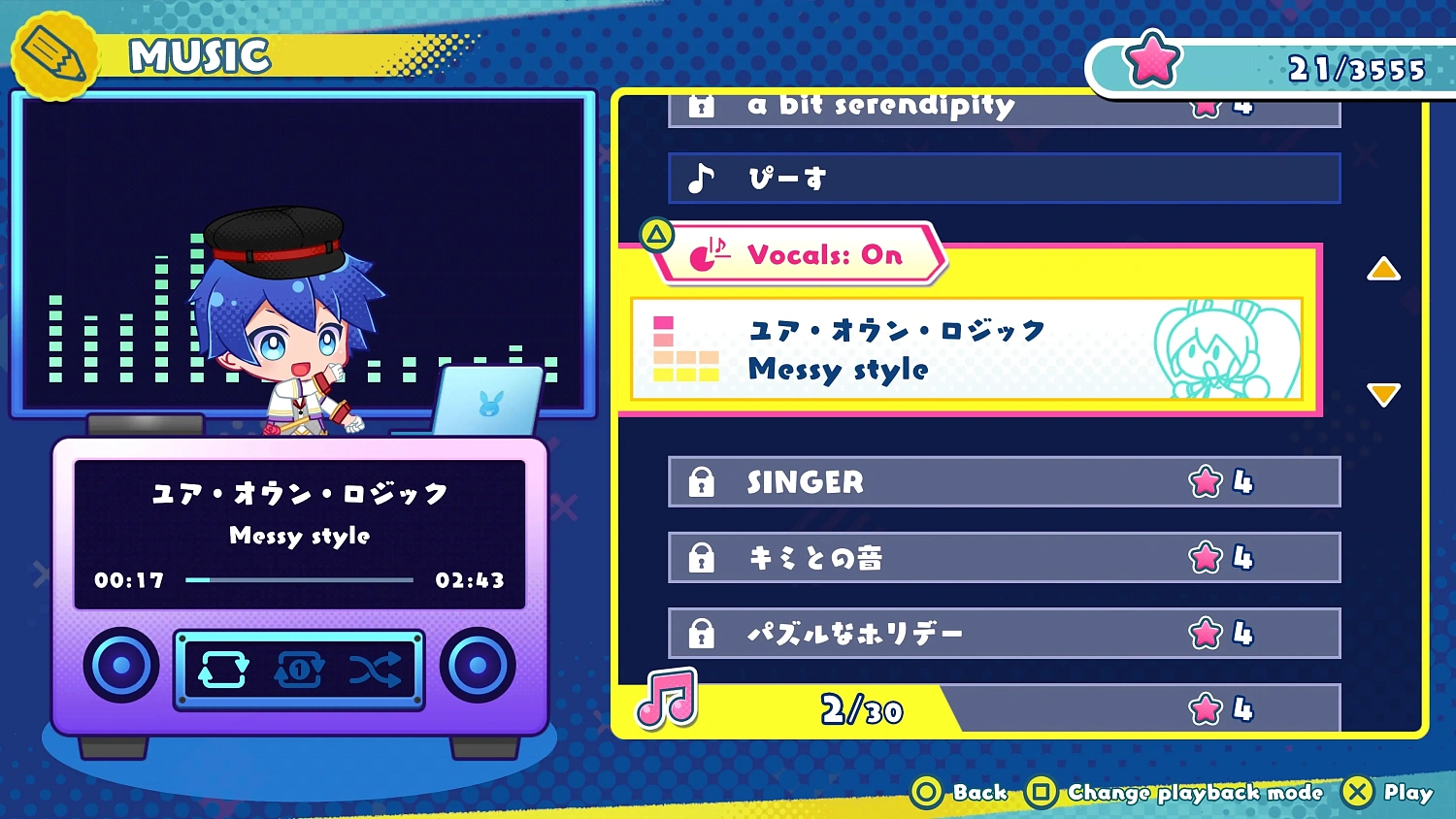Click the up arrow to scroll the song list
Screen dimensions: 1456x819
[x=1383, y=271]
